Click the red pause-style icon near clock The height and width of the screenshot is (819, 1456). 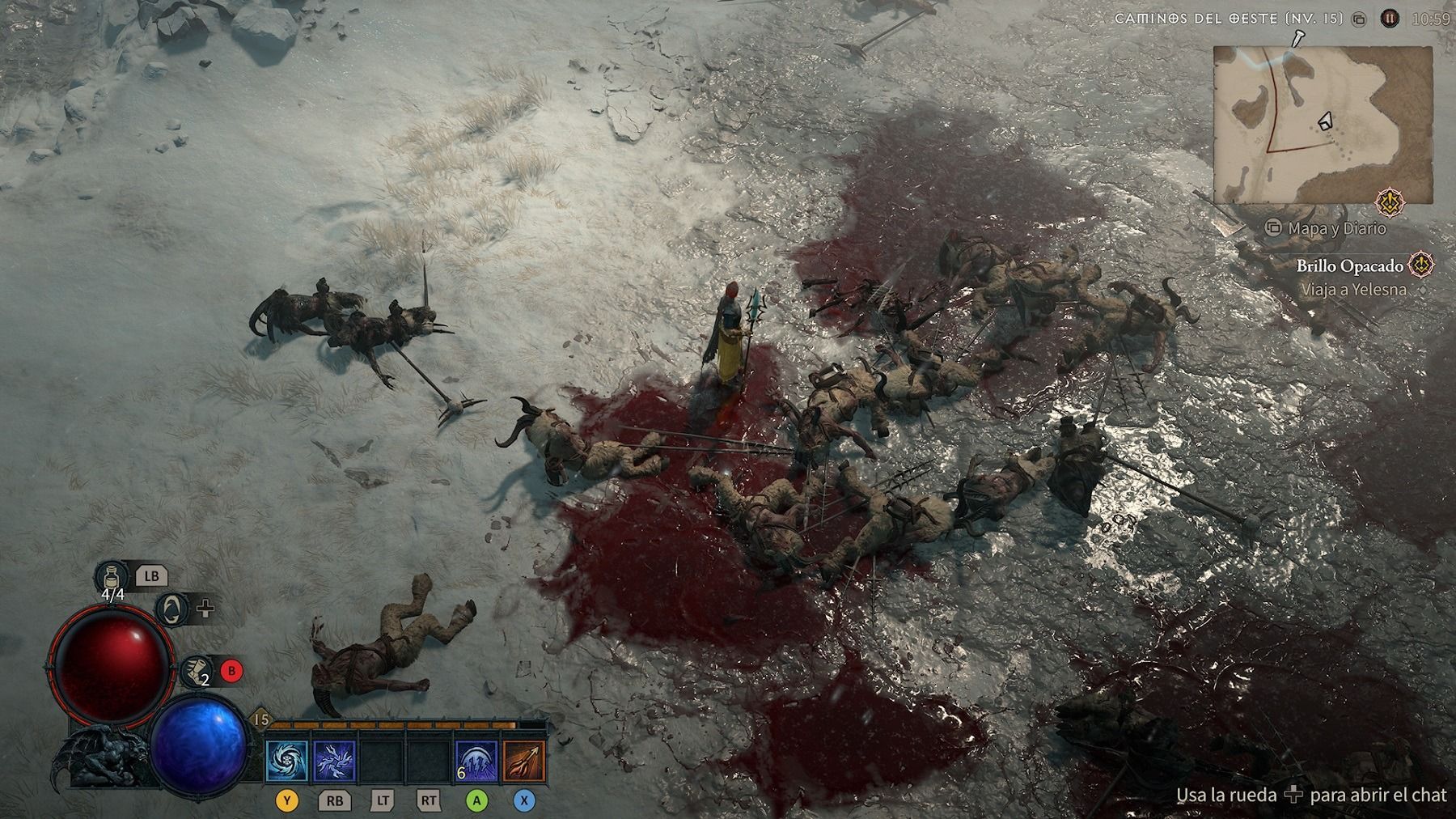[x=1390, y=18]
